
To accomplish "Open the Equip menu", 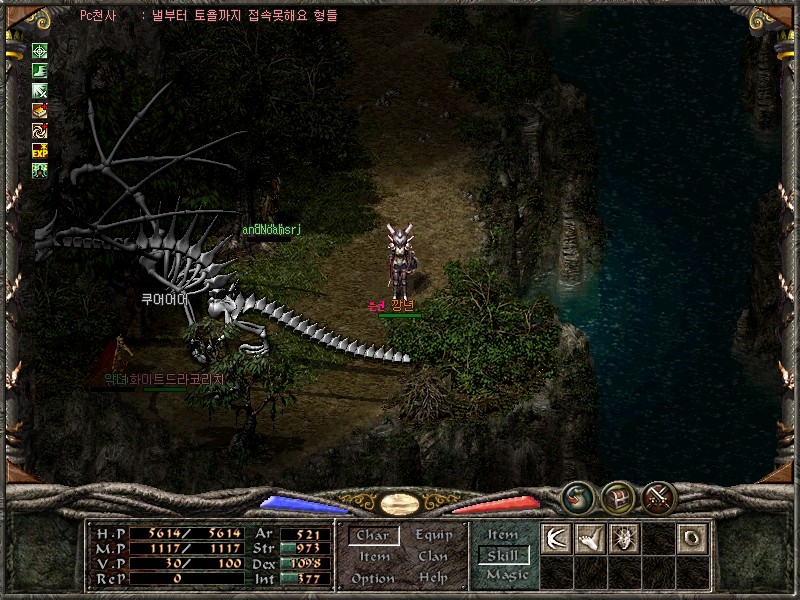I will (x=433, y=536).
